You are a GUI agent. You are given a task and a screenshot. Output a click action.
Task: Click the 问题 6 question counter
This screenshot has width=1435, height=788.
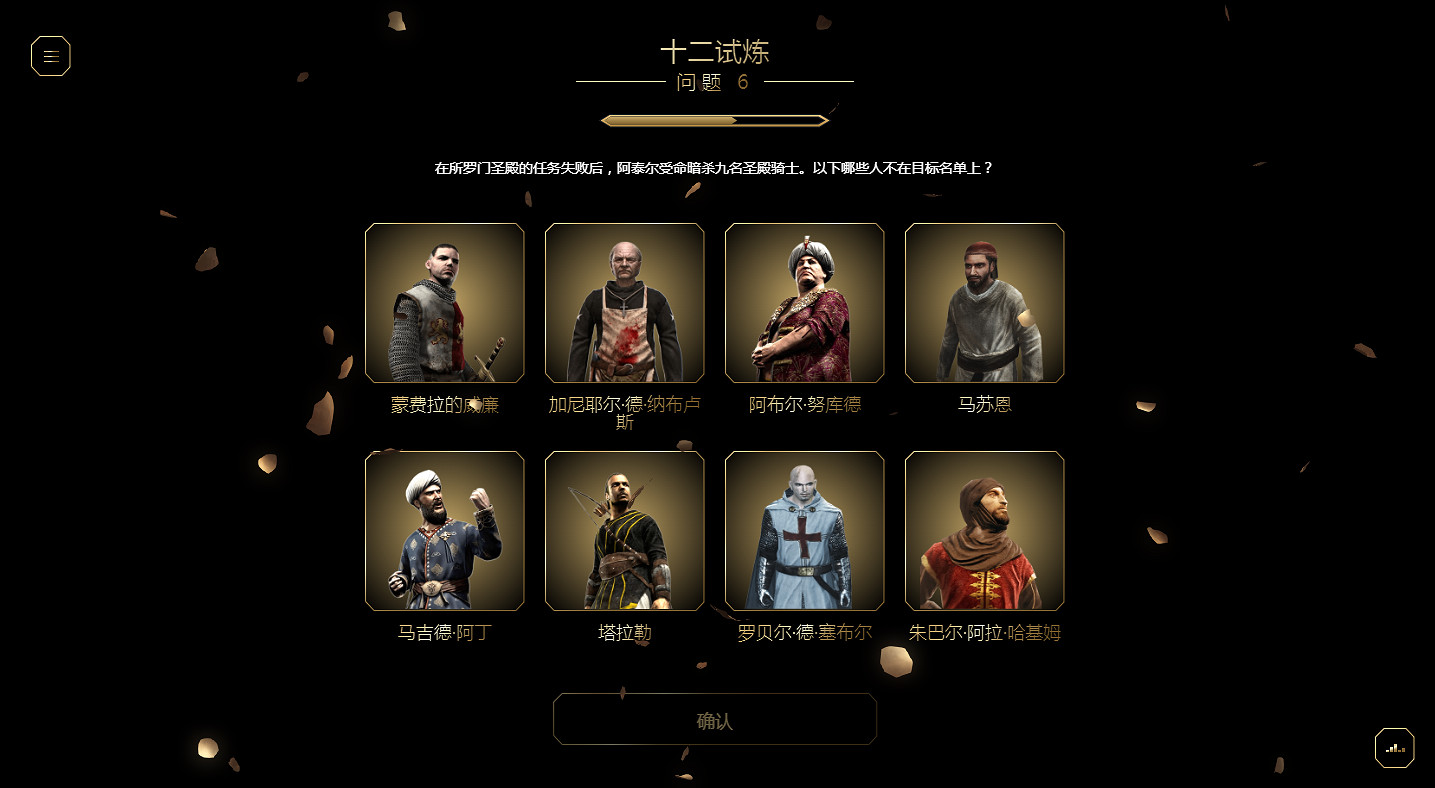[x=714, y=83]
